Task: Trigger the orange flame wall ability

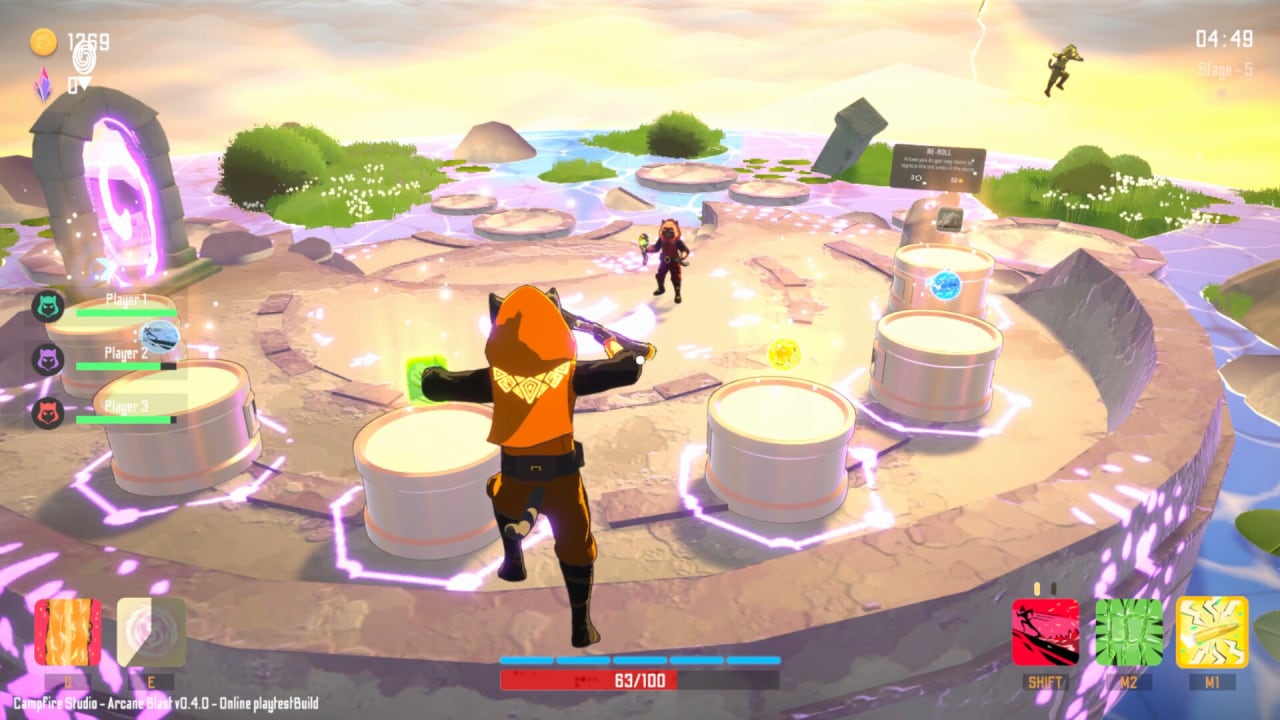Action: (x=68, y=632)
